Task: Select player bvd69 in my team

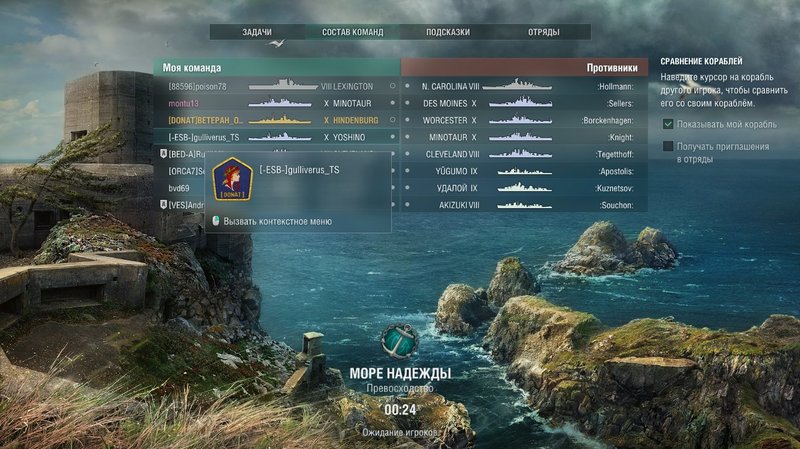Action: coord(180,188)
